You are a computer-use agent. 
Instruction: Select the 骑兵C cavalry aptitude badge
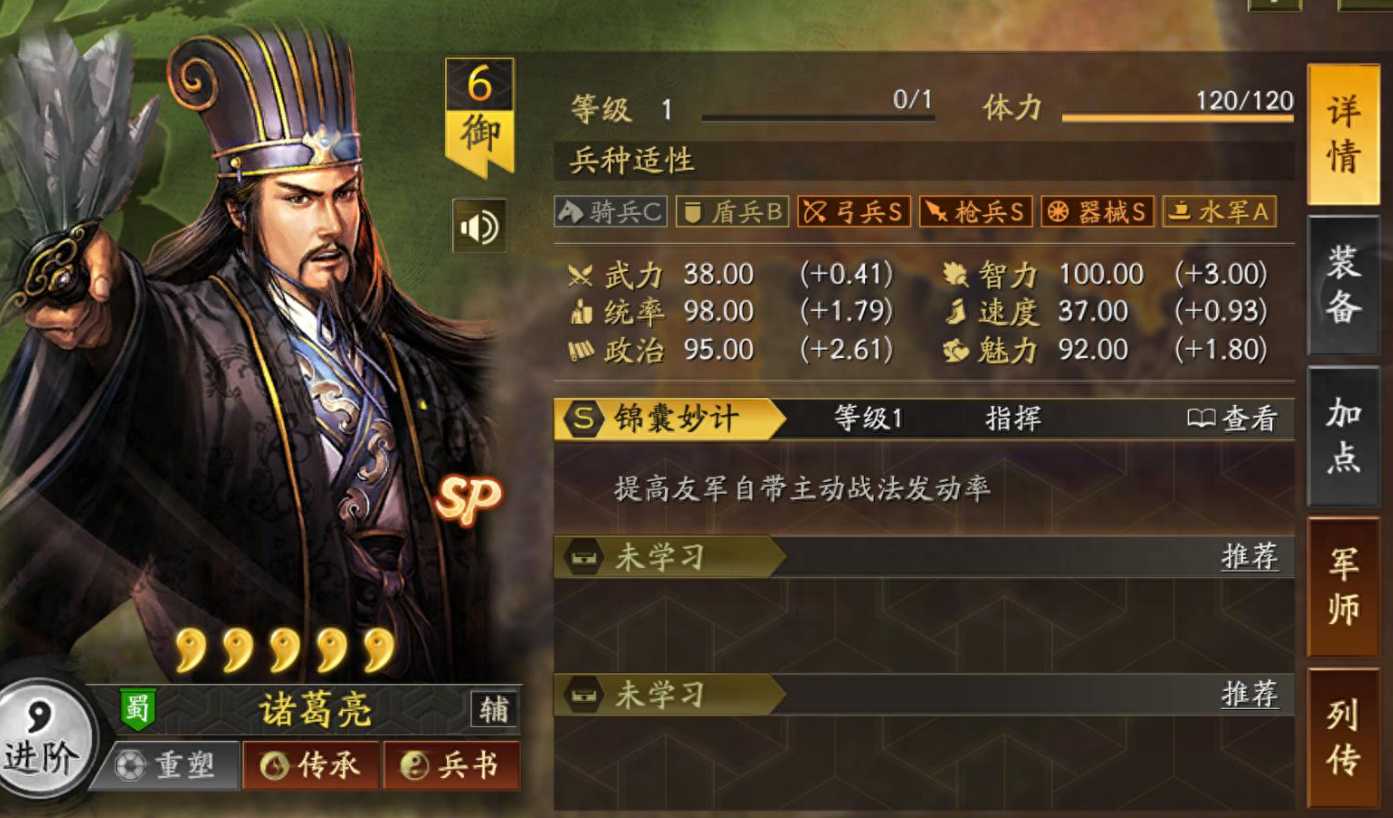(x=609, y=211)
